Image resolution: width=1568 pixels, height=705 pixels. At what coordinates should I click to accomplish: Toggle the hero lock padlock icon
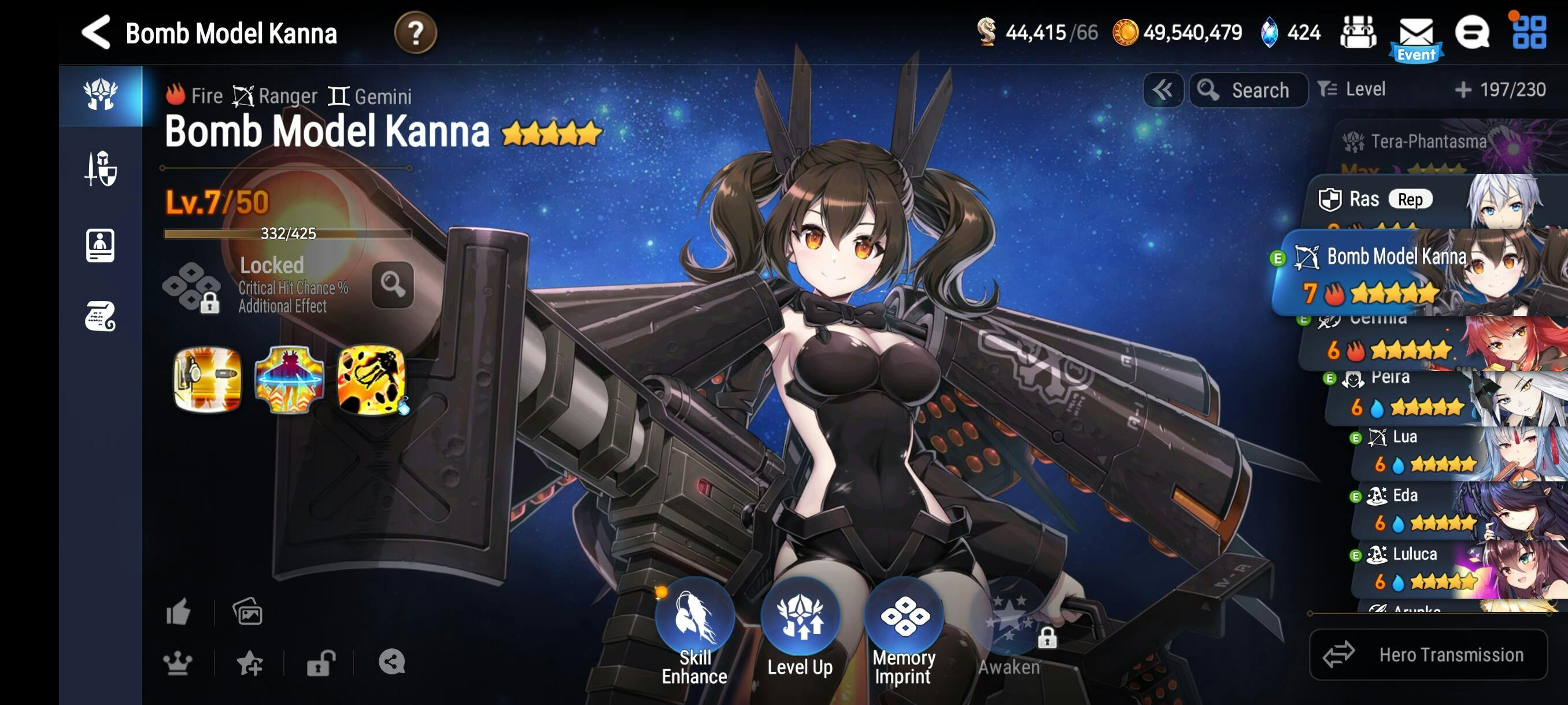point(321,662)
